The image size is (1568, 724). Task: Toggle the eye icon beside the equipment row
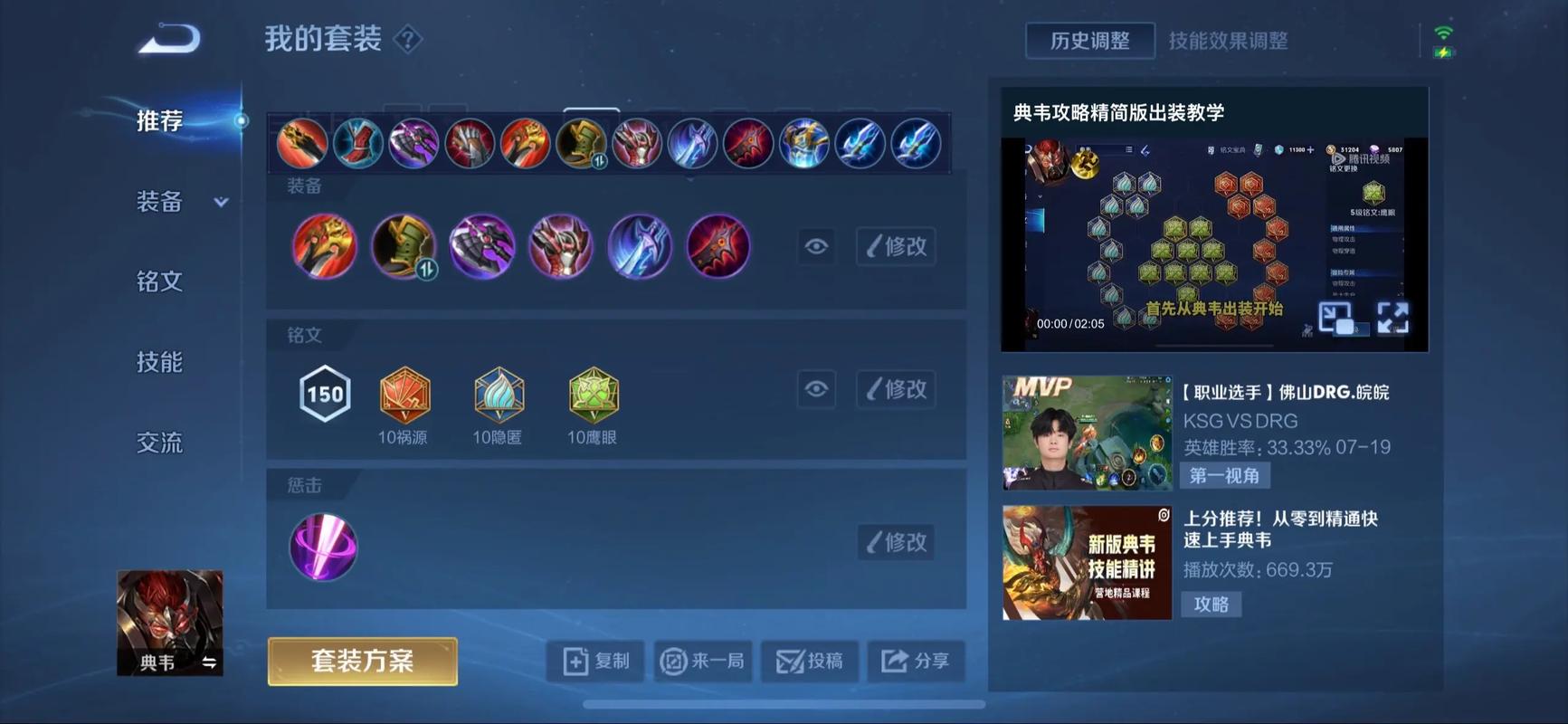(815, 246)
